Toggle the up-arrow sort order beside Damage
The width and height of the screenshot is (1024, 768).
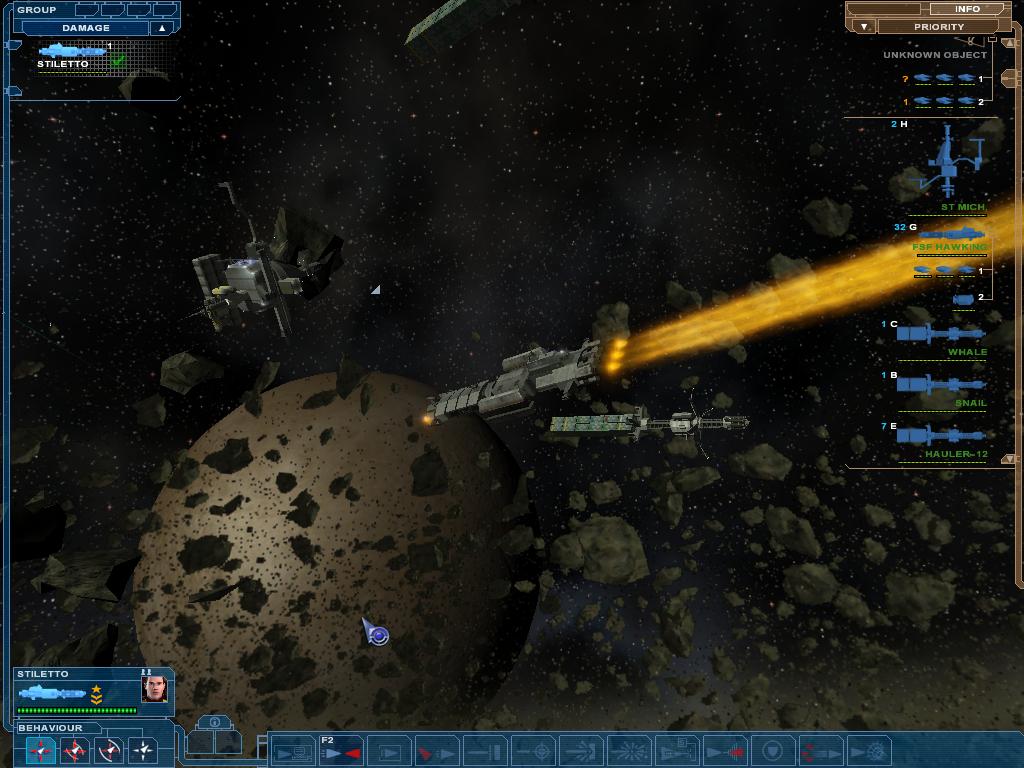pos(162,28)
